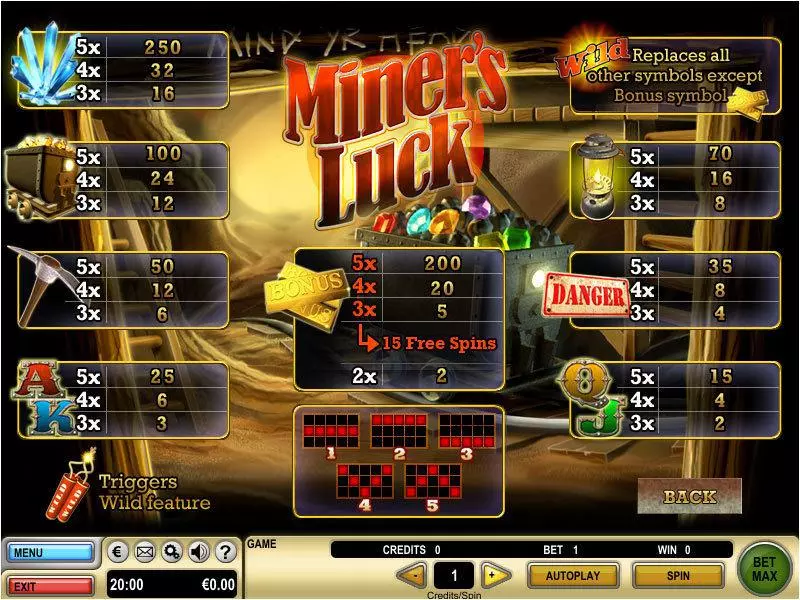Exit the game with red EXIT button
Image resolution: width=800 pixels, height=600 pixels.
[50, 584]
